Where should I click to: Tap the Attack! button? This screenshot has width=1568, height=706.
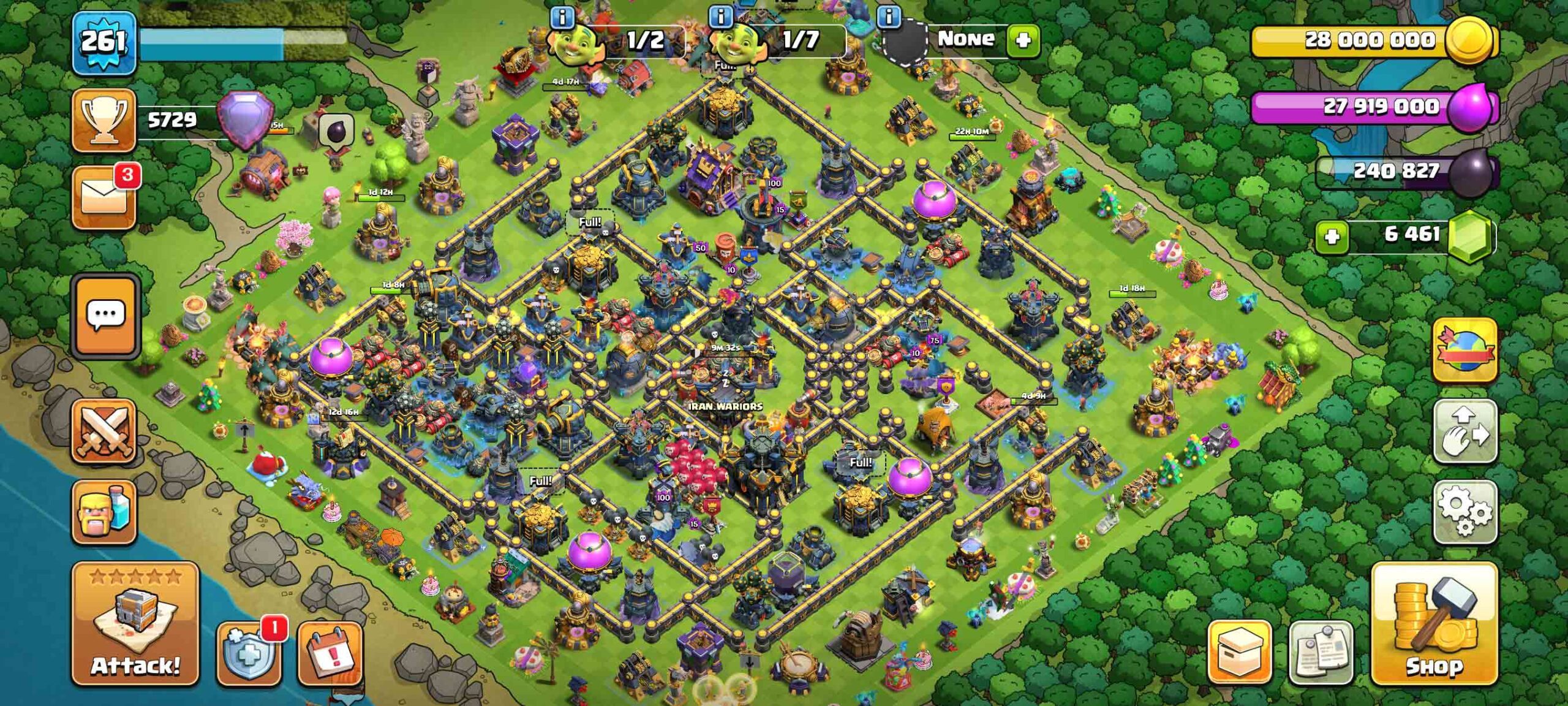(x=135, y=623)
